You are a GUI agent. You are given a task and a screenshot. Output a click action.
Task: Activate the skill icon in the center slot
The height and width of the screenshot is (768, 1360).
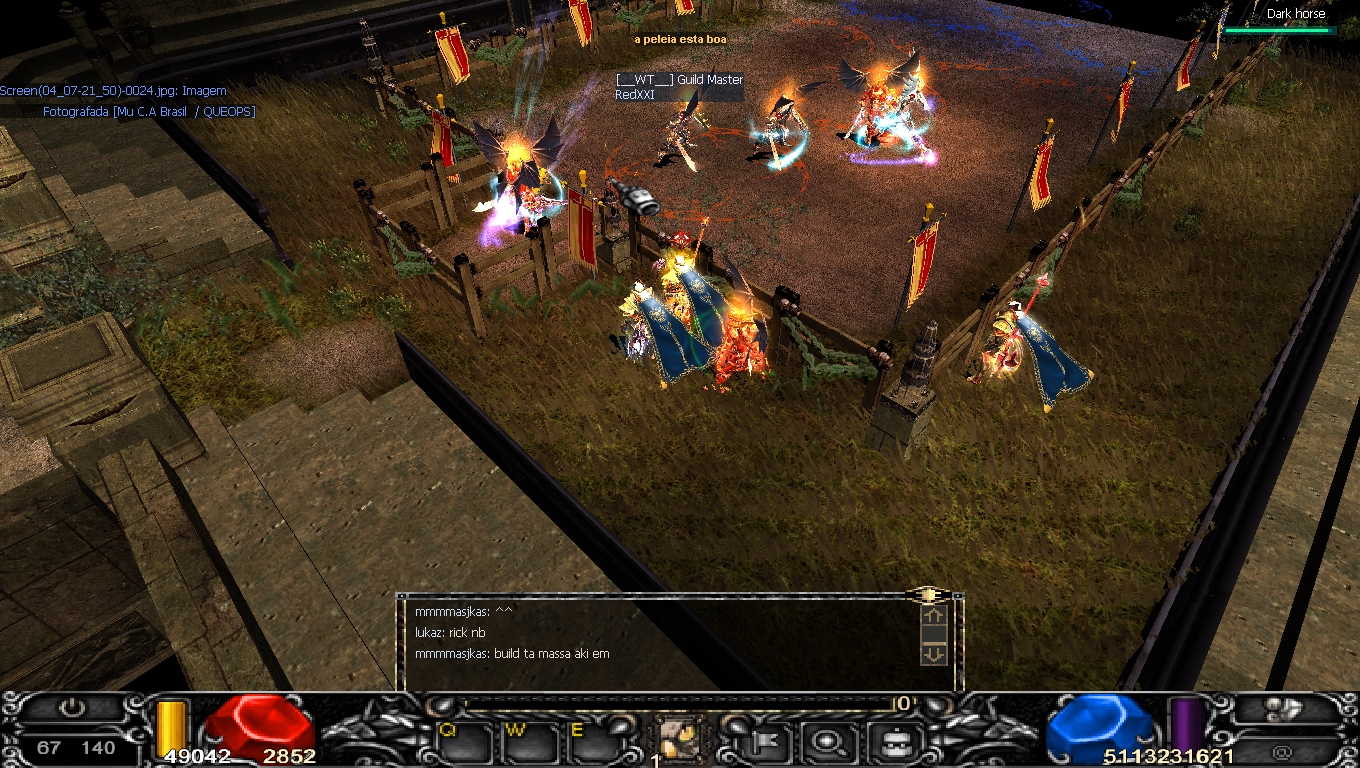(x=680, y=740)
